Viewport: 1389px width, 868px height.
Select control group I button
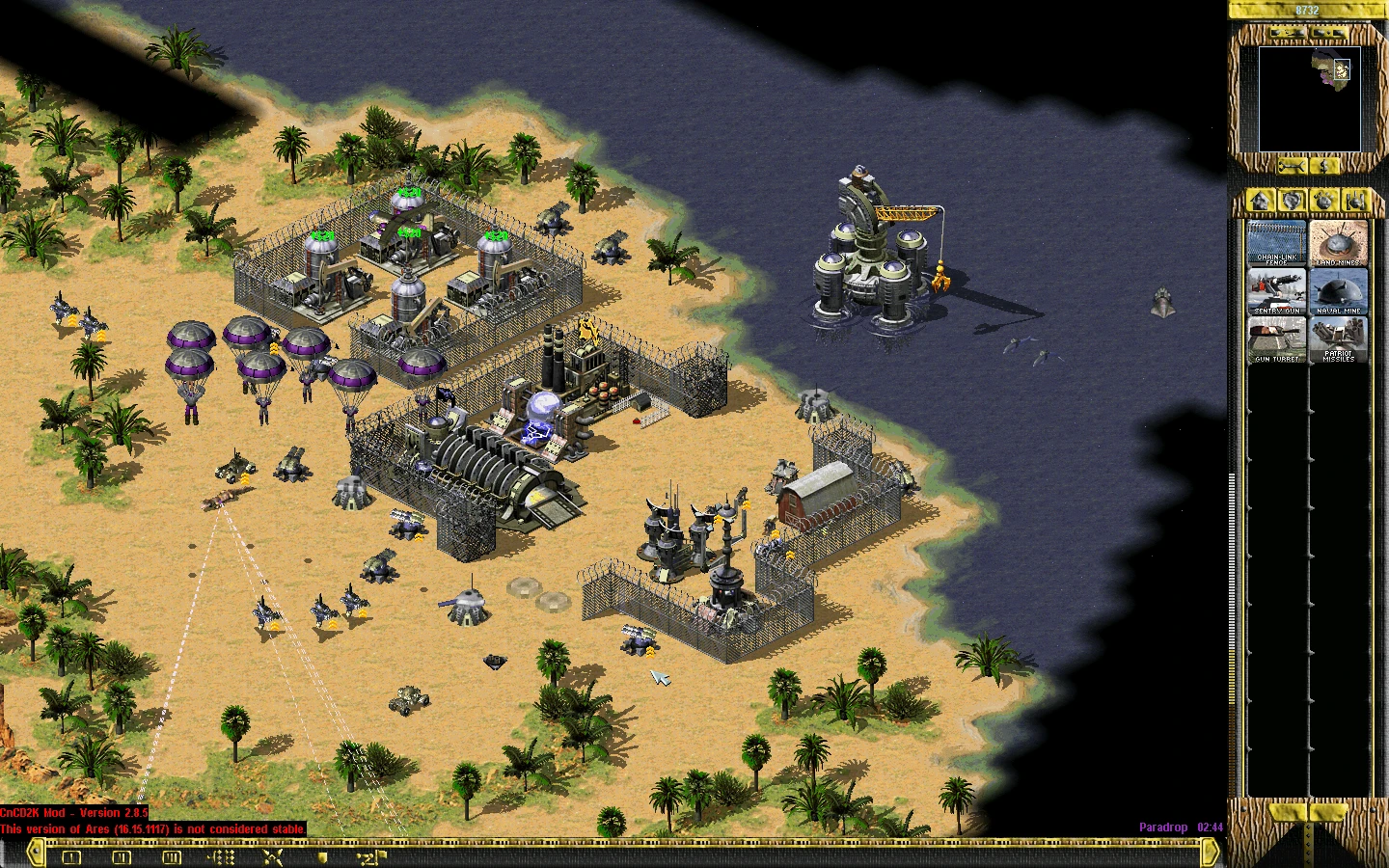pyautogui.click(x=71, y=856)
